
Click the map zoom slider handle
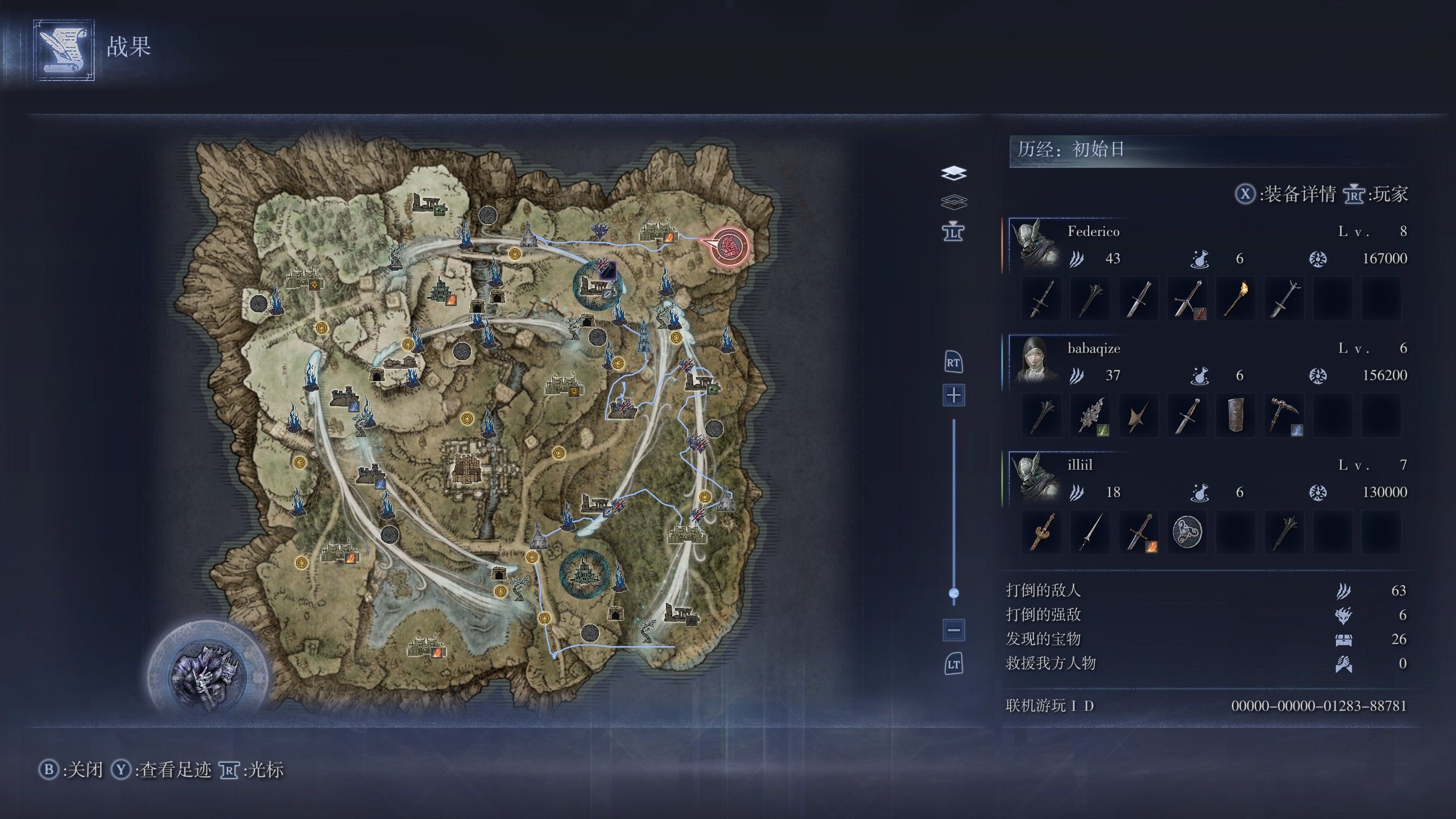[x=954, y=593]
